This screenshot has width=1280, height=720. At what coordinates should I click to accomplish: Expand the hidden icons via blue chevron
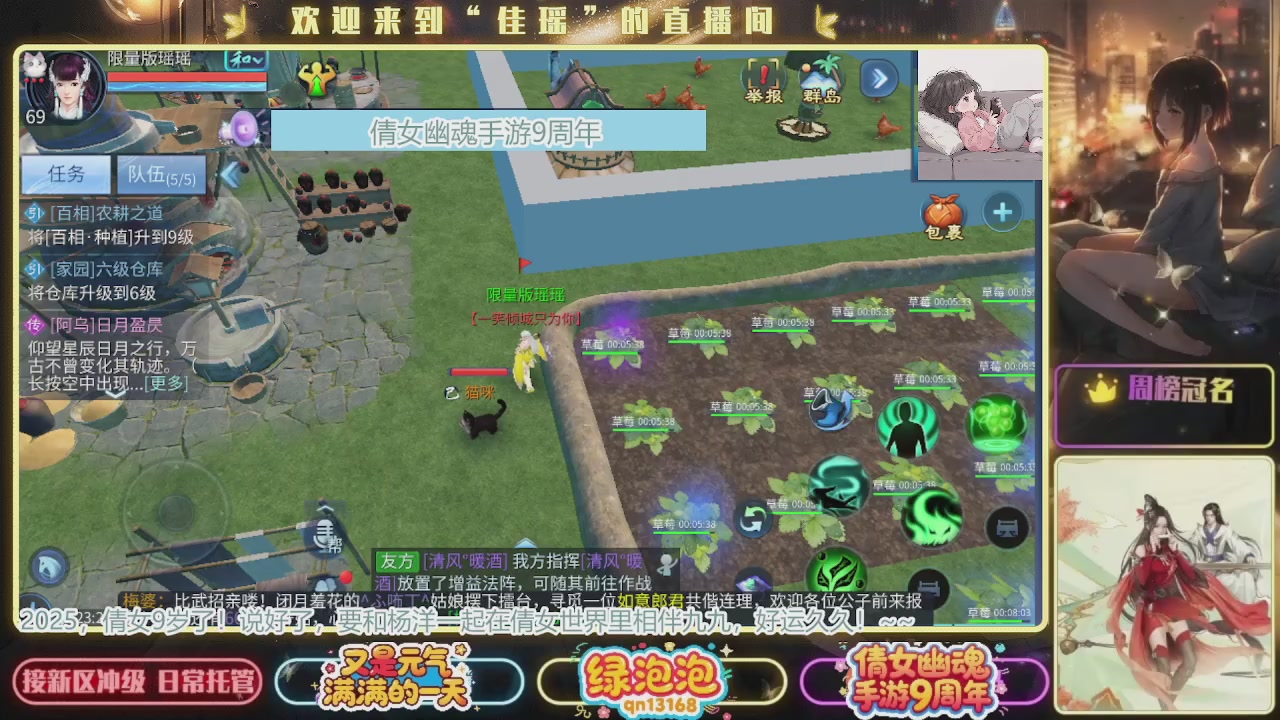click(878, 76)
